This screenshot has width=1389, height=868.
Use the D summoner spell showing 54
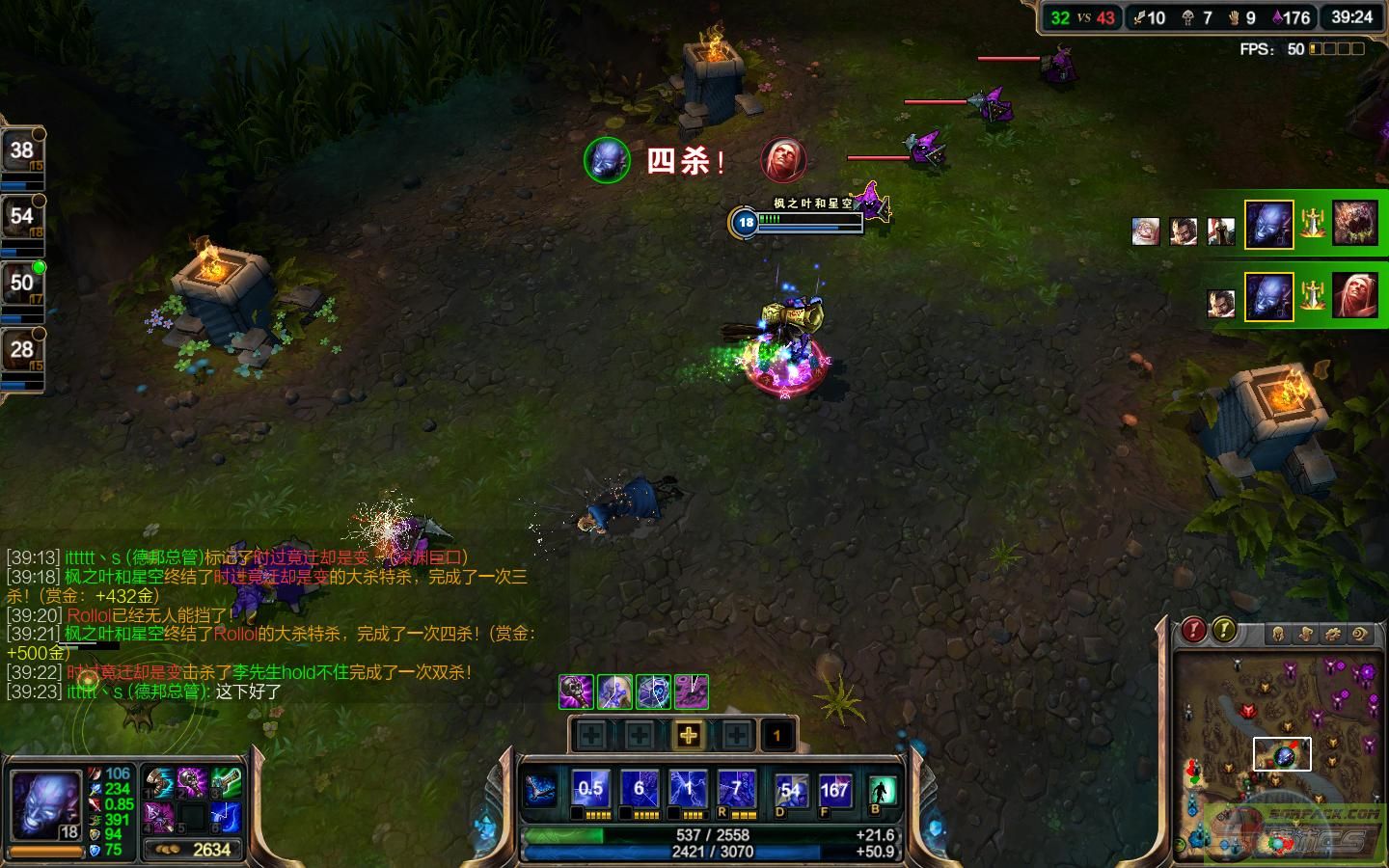point(791,791)
